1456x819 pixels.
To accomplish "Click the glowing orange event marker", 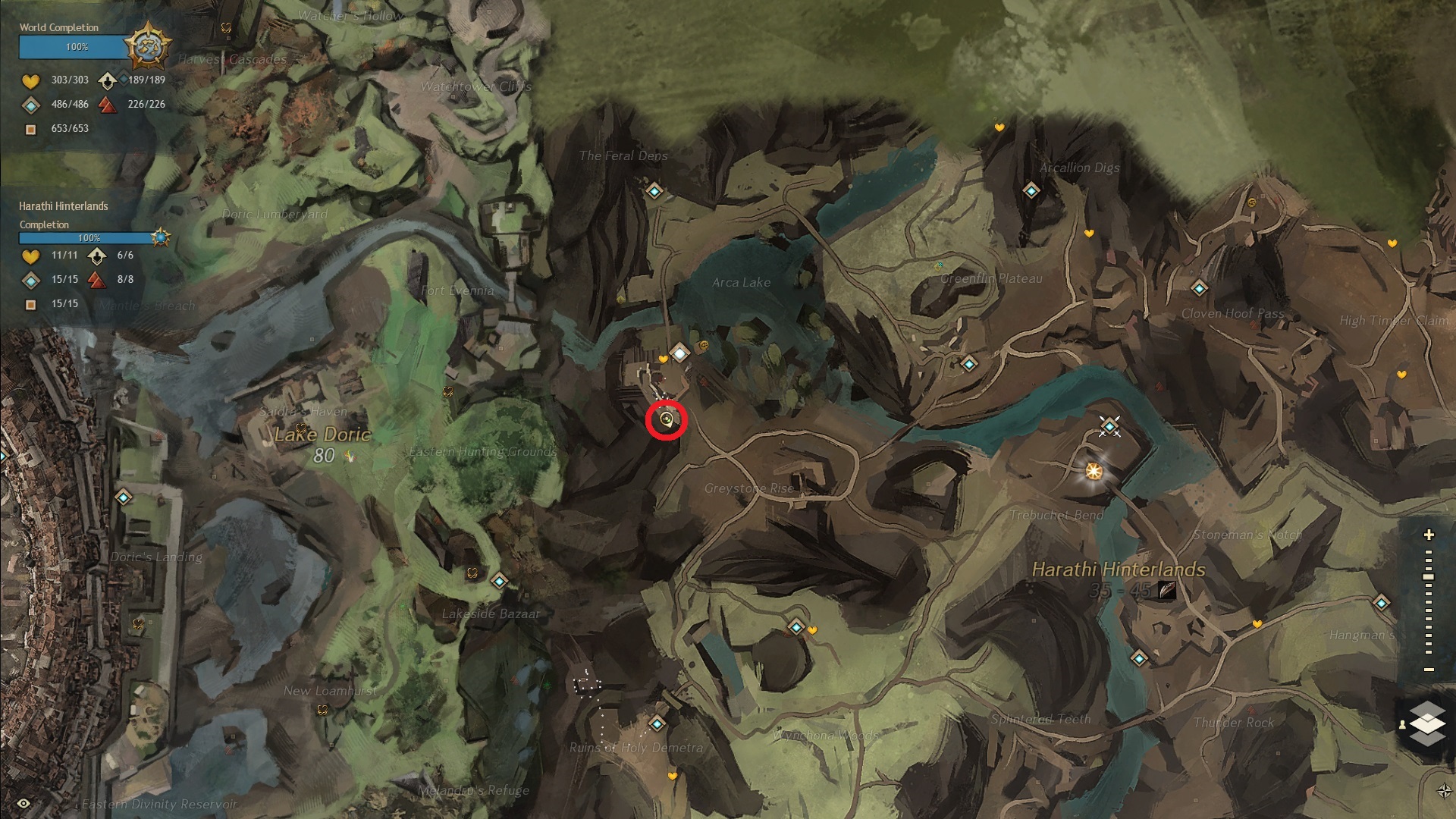I will (x=1094, y=472).
